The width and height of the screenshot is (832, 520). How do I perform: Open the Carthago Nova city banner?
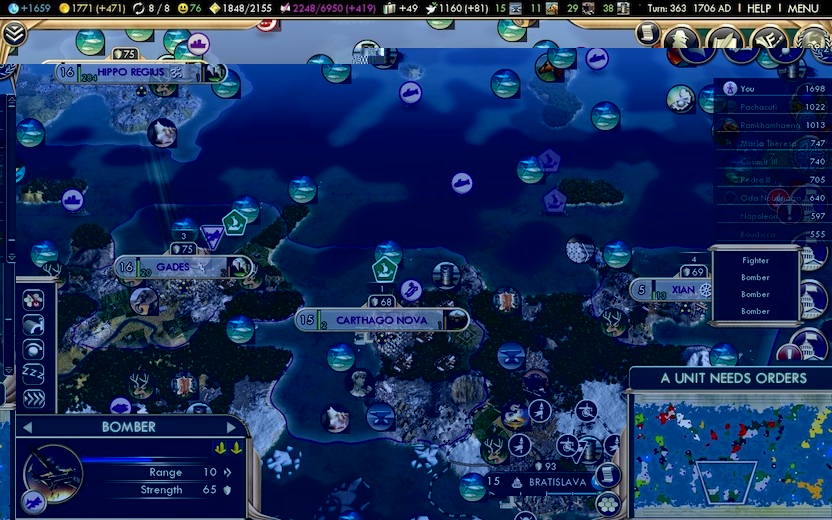pos(380,320)
